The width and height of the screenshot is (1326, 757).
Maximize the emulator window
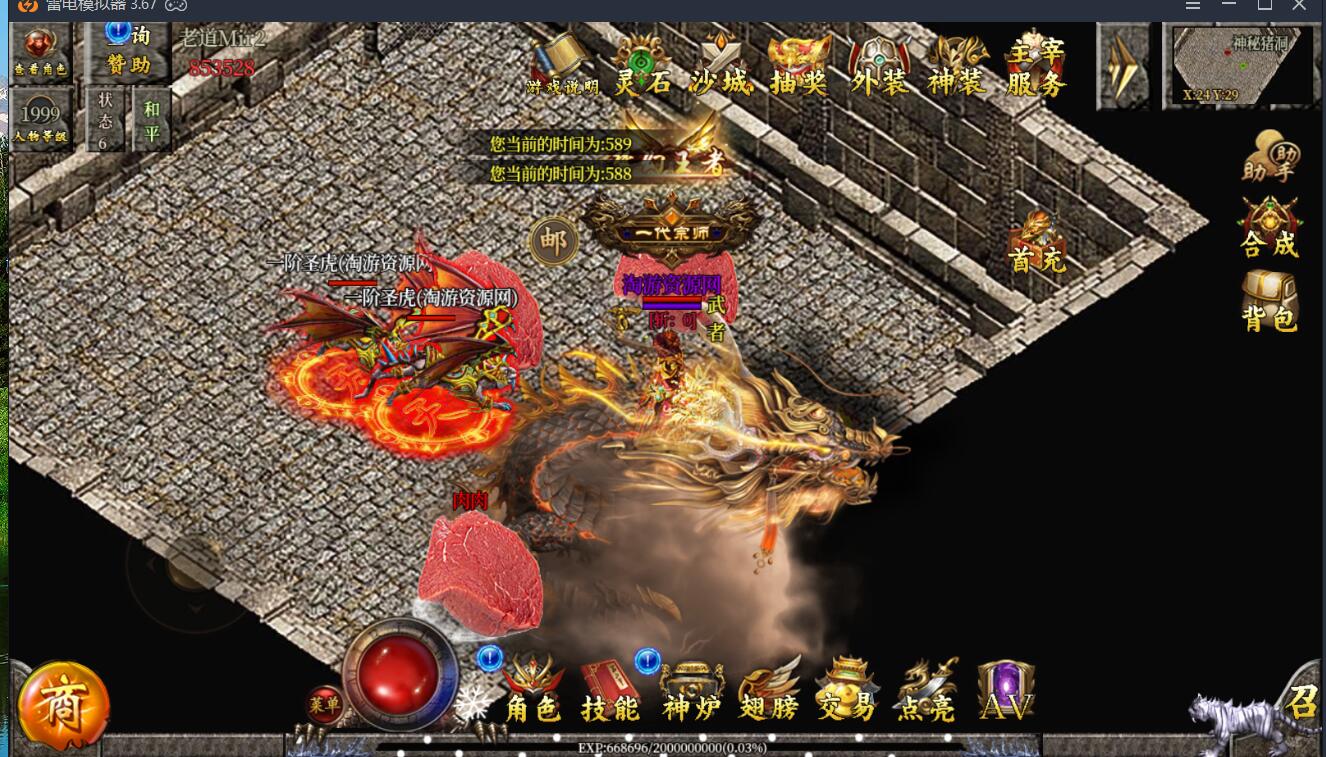[1265, 6]
